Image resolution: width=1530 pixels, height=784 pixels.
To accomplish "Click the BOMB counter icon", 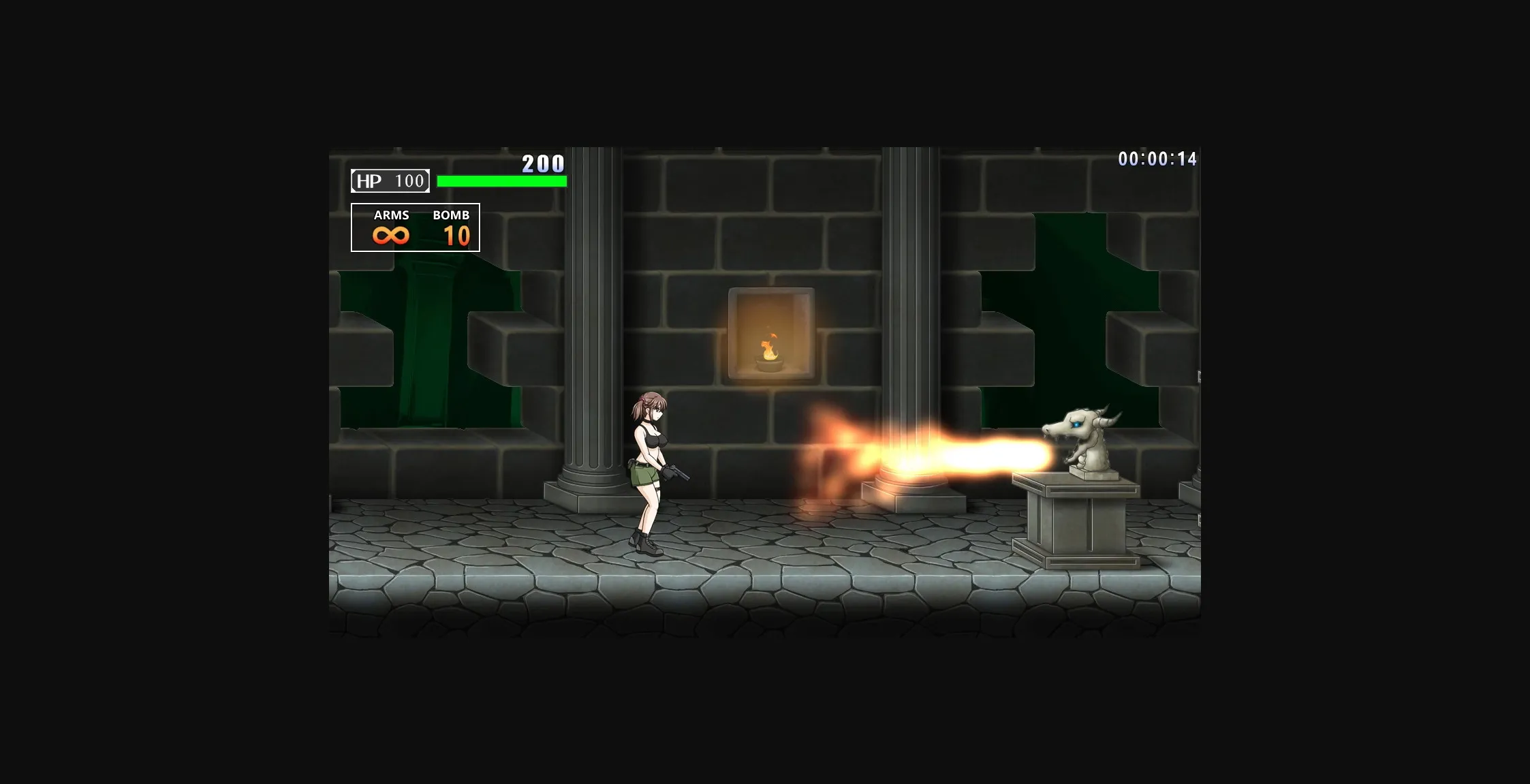I will pos(457,237).
